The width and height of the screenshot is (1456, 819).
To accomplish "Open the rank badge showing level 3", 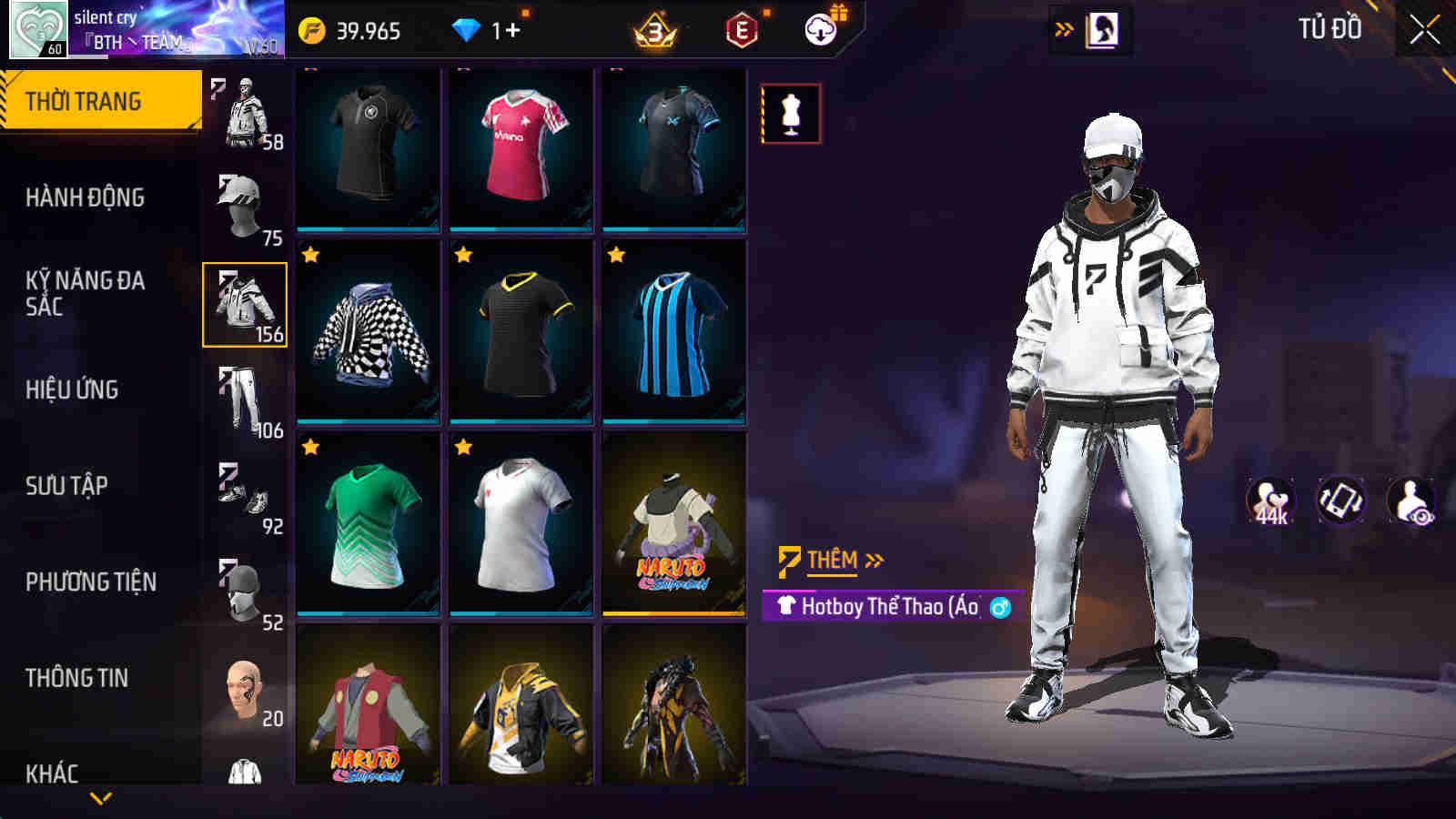I will click(x=657, y=28).
